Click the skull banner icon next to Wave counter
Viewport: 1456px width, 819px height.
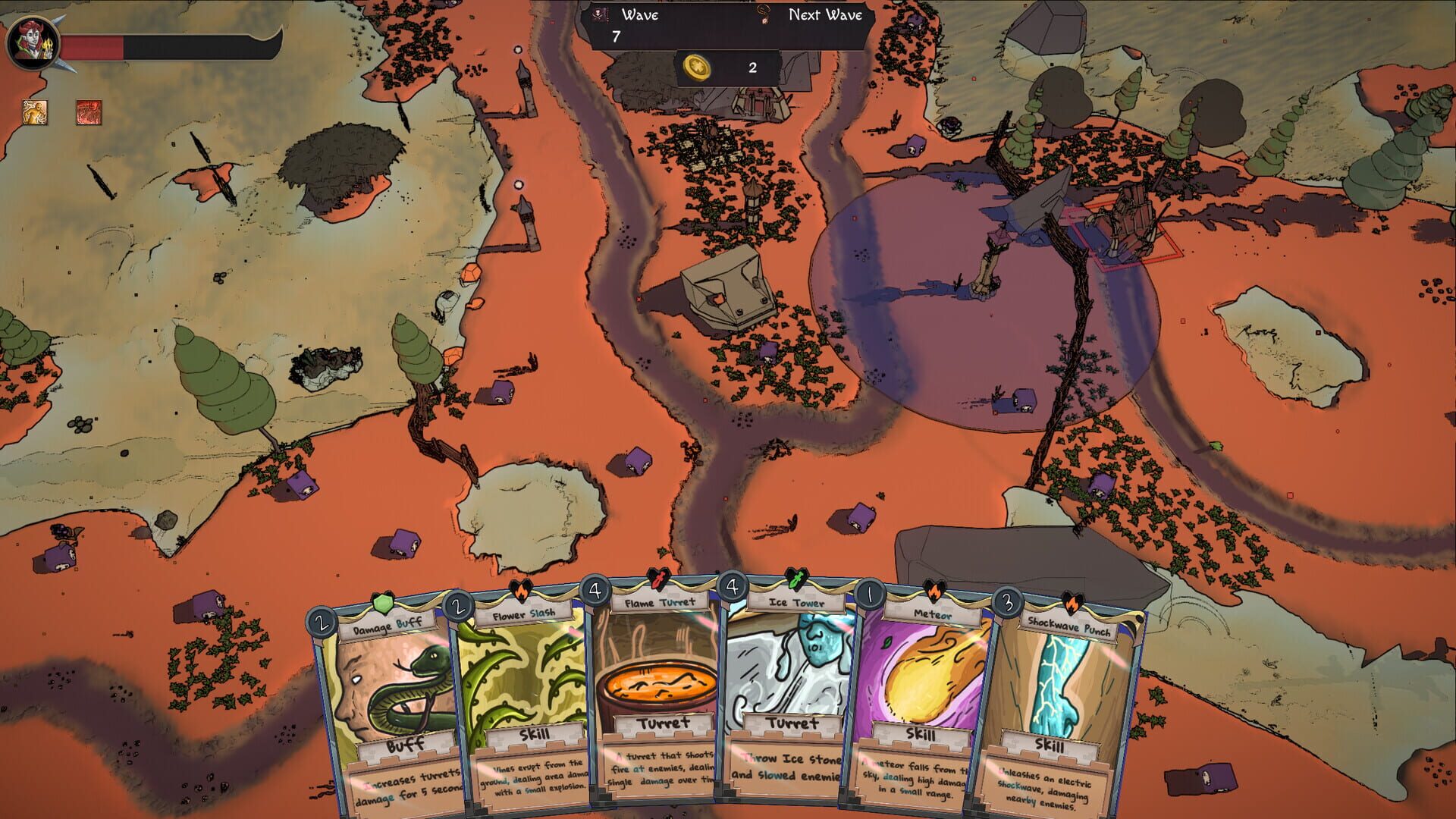tap(599, 14)
